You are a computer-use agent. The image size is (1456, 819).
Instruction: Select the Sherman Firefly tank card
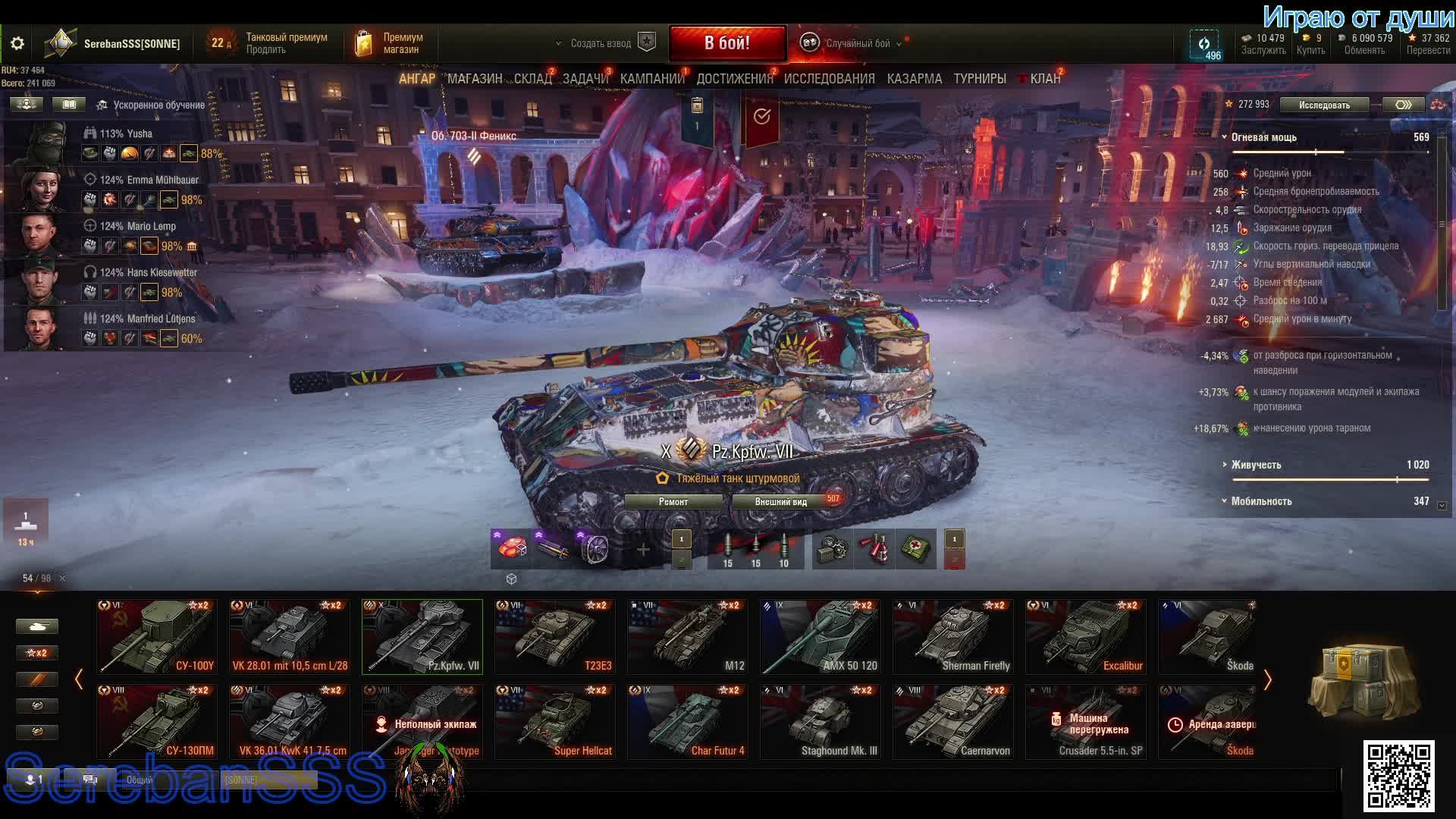(953, 637)
